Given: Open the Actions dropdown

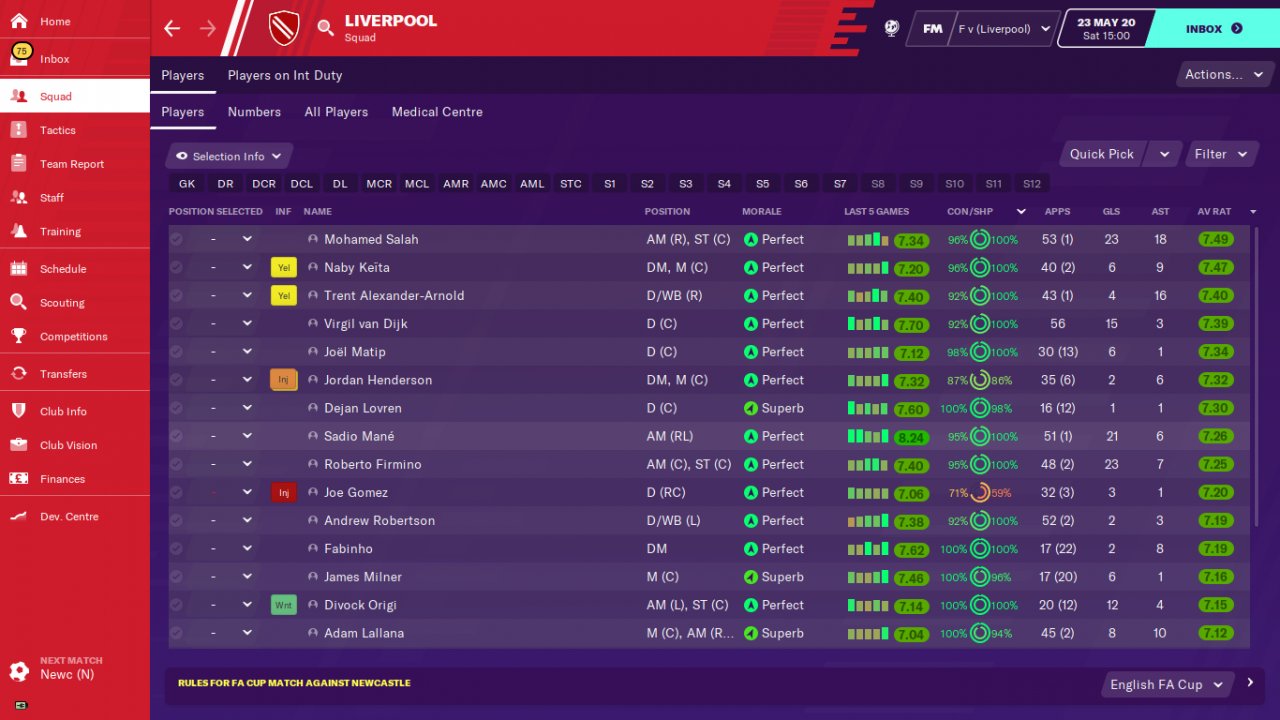Looking at the screenshot, I should pyautogui.click(x=1218, y=75).
